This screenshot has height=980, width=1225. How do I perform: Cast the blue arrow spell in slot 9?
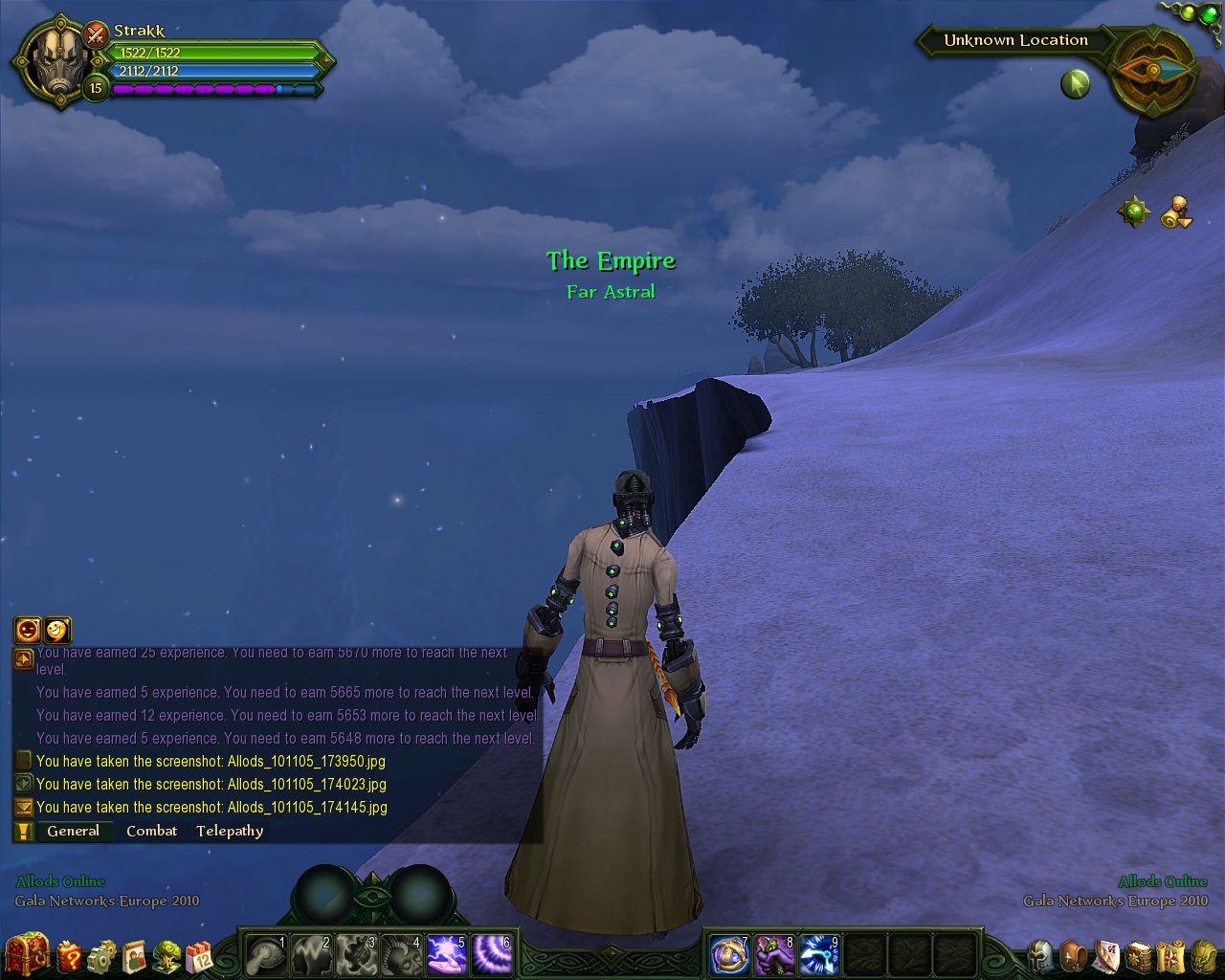[x=819, y=955]
